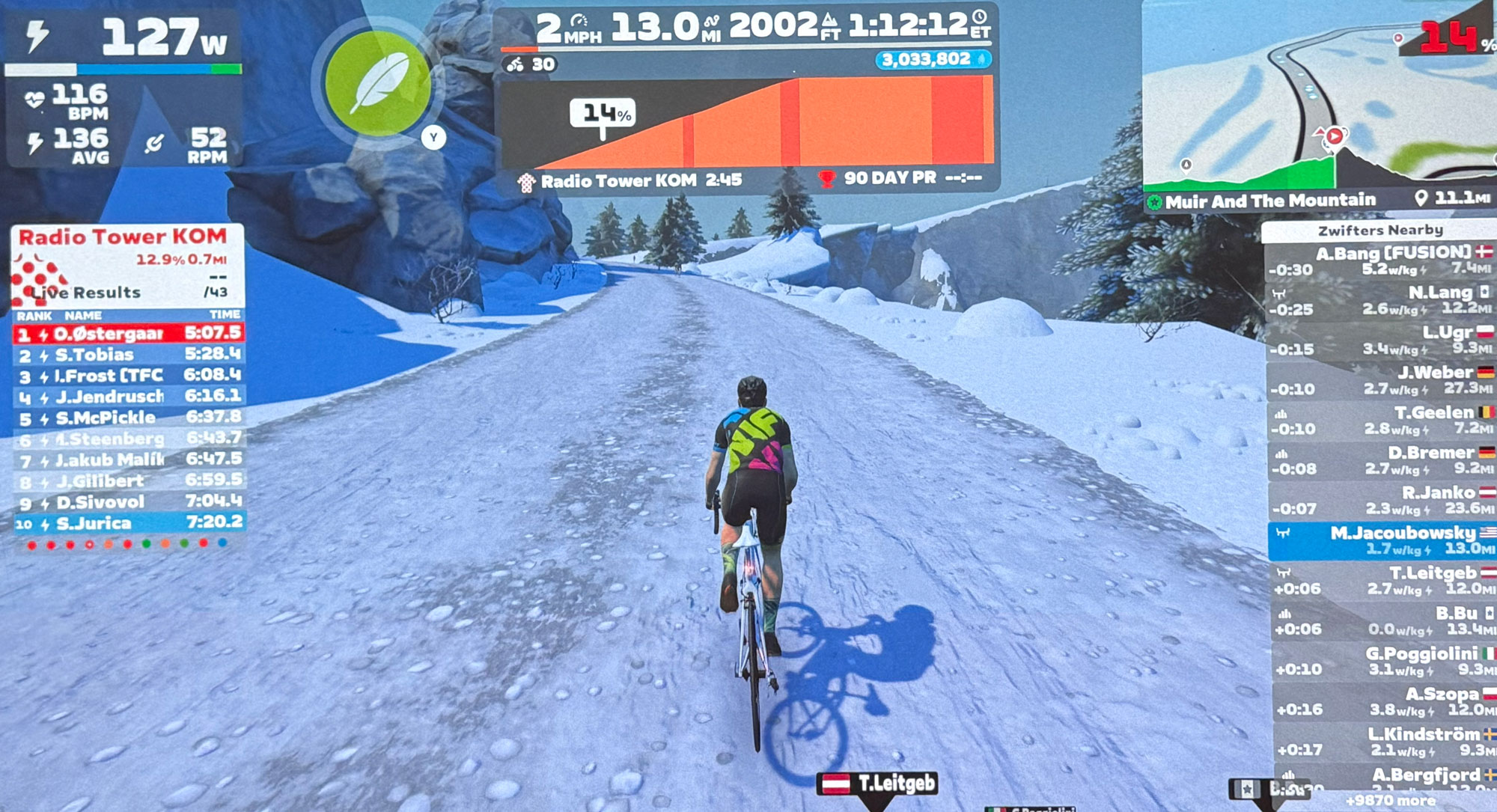Select O.Østergaar leaderboard first place row
This screenshot has height=812, width=1497.
click(x=129, y=333)
